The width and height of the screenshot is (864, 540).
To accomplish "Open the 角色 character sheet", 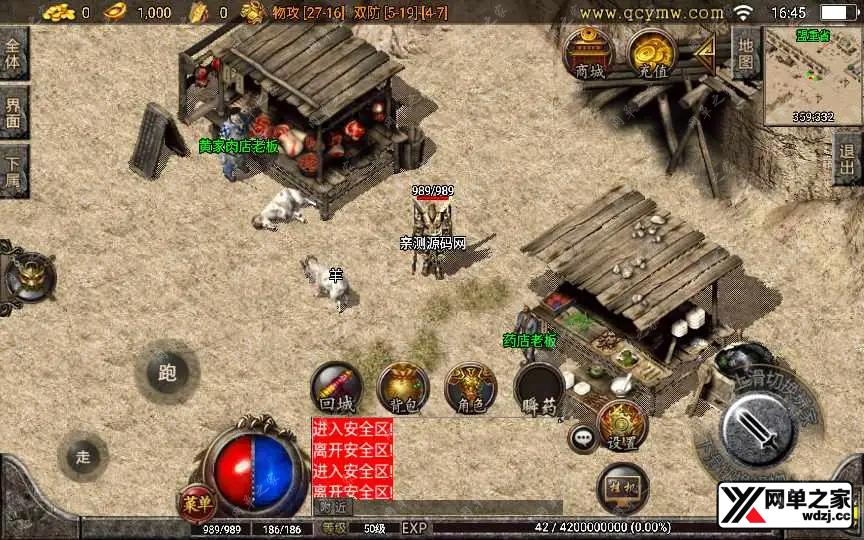I will point(470,388).
